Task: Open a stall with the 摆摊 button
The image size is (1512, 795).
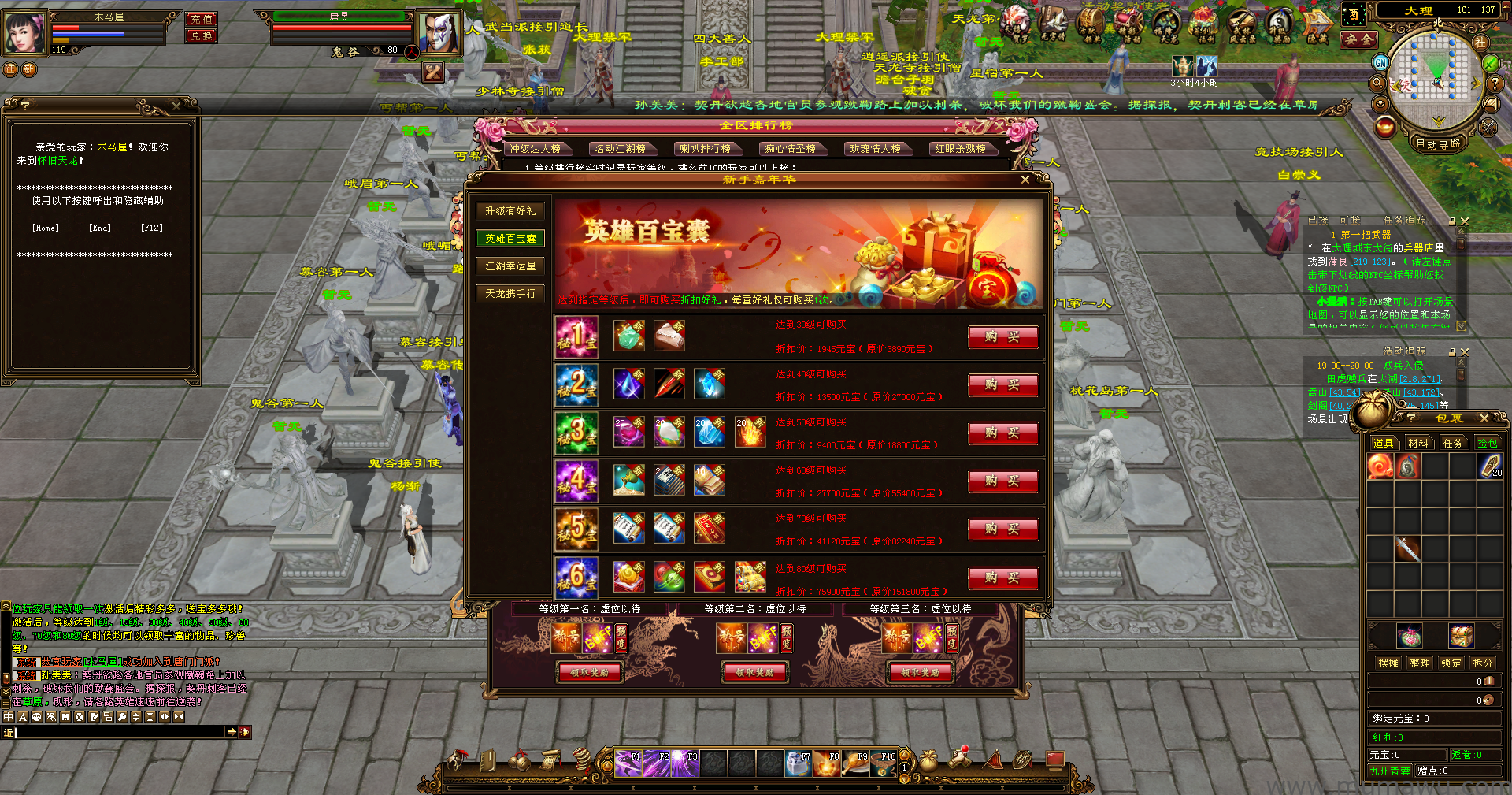Action: tap(1388, 663)
